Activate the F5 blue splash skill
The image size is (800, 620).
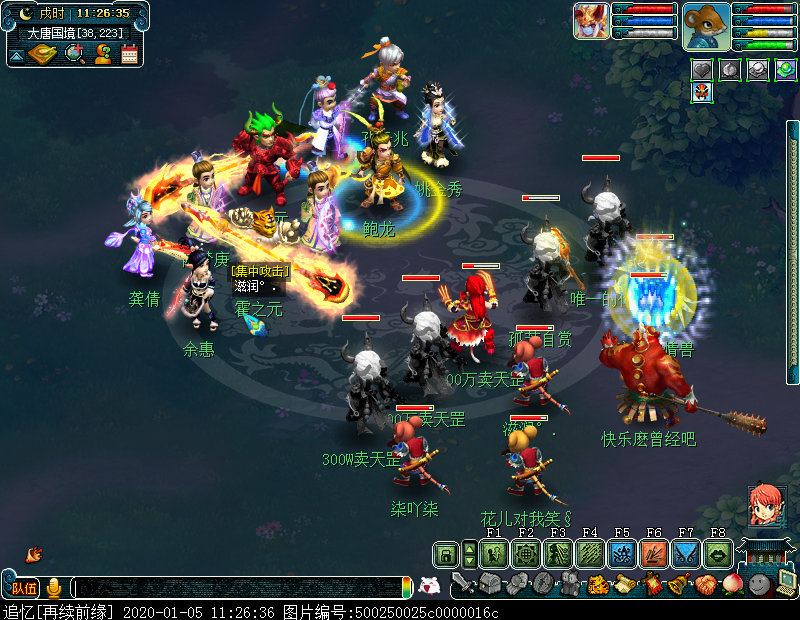point(622,554)
